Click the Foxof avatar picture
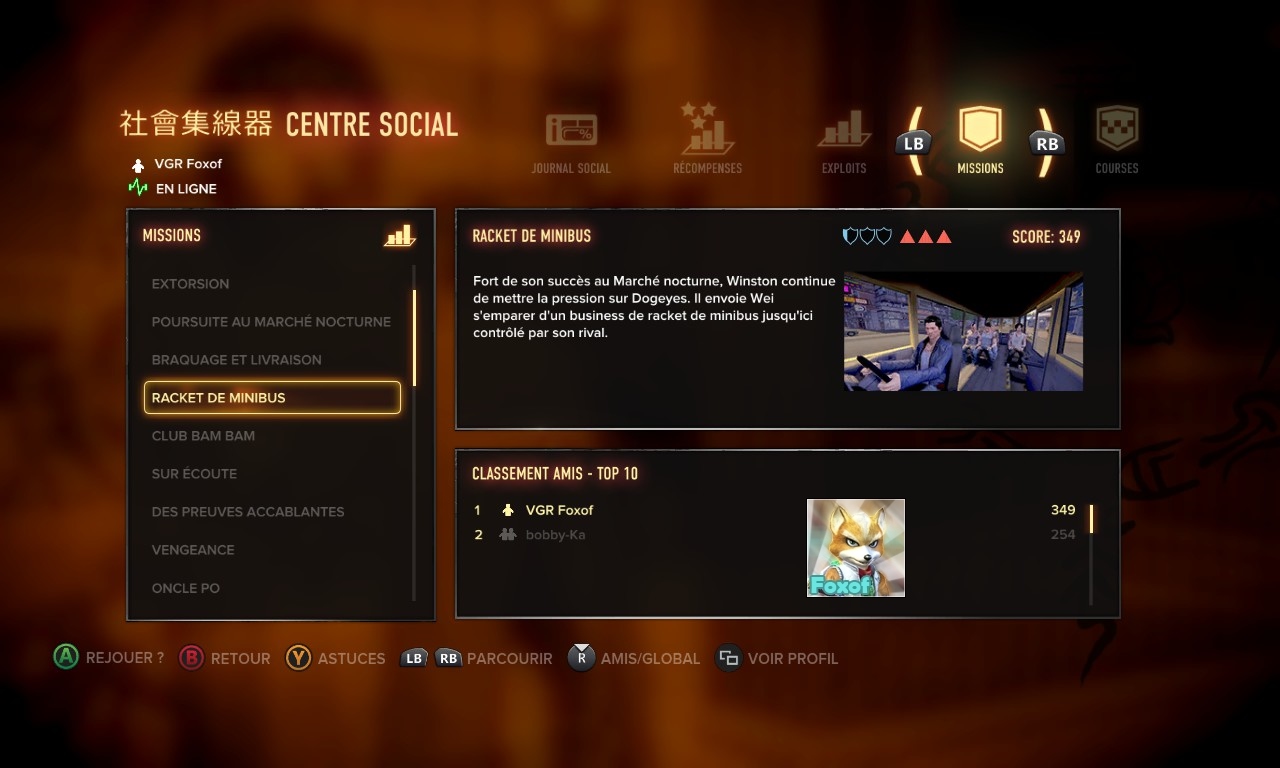 (856, 548)
